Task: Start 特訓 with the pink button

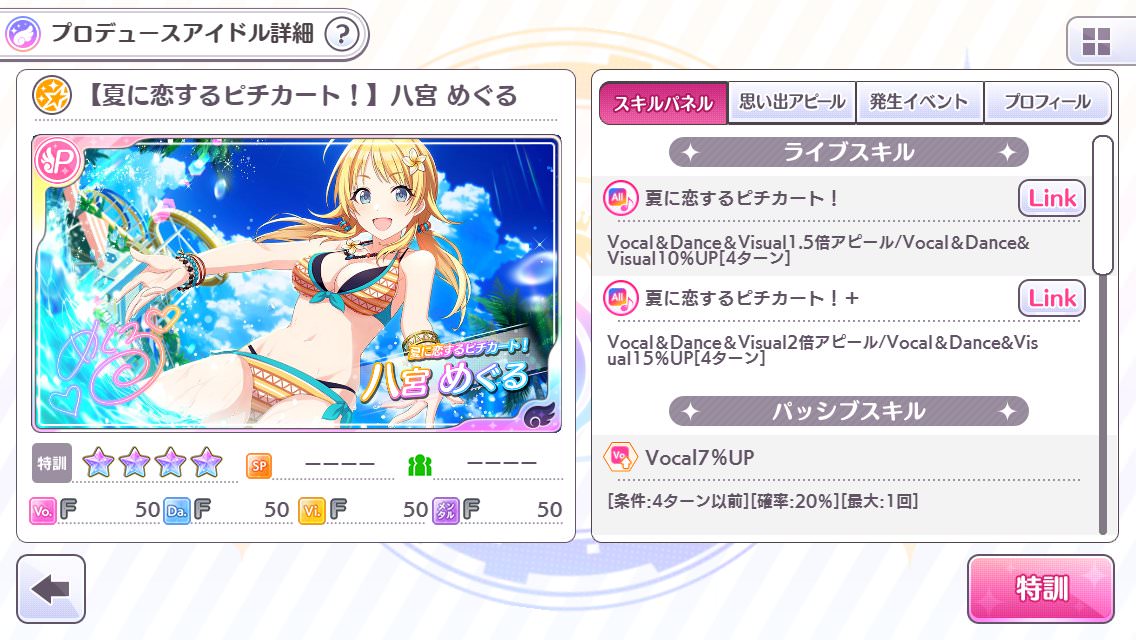Action: coord(1040,589)
